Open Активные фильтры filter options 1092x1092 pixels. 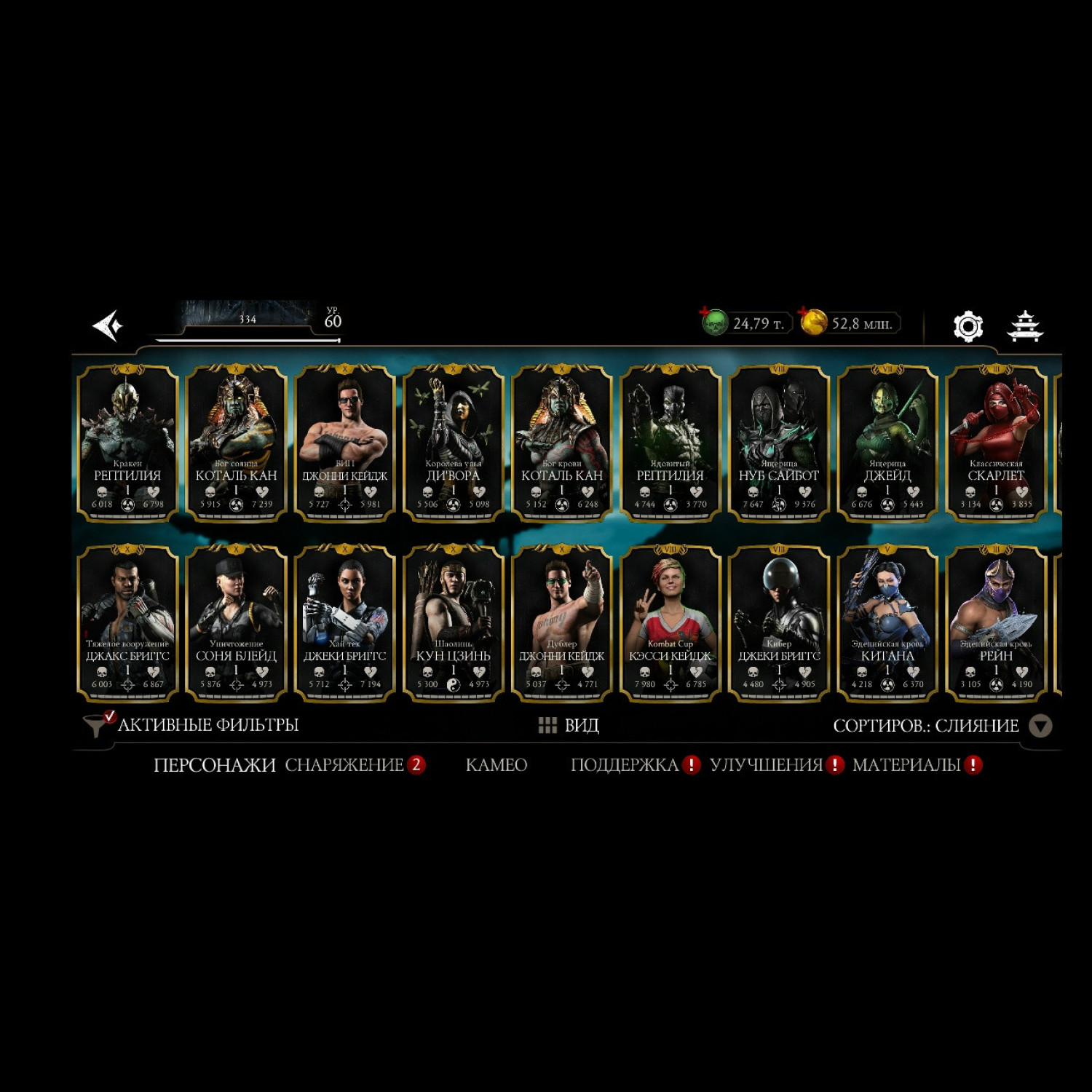click(192, 725)
